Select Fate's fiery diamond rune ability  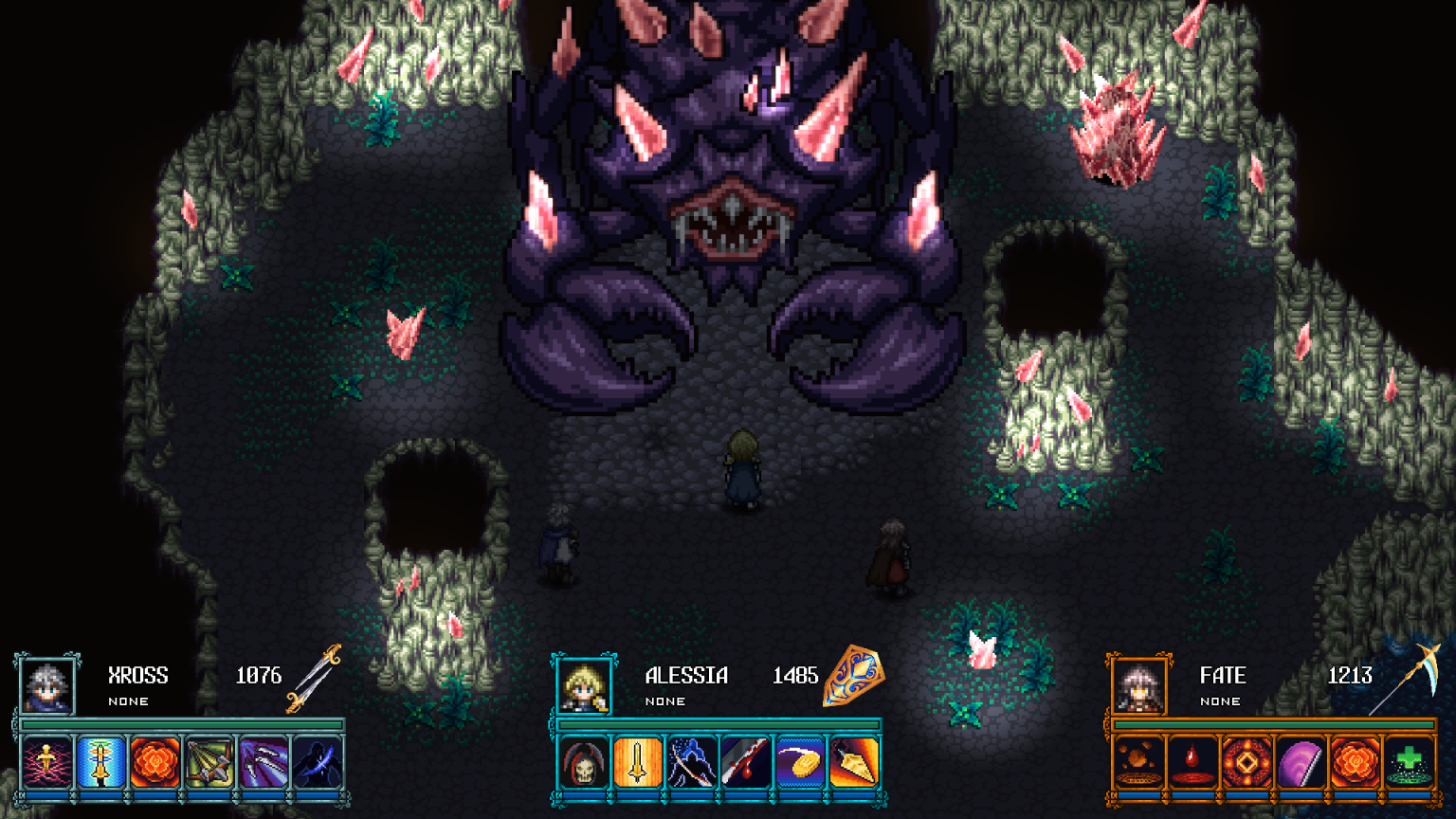pos(1246,763)
